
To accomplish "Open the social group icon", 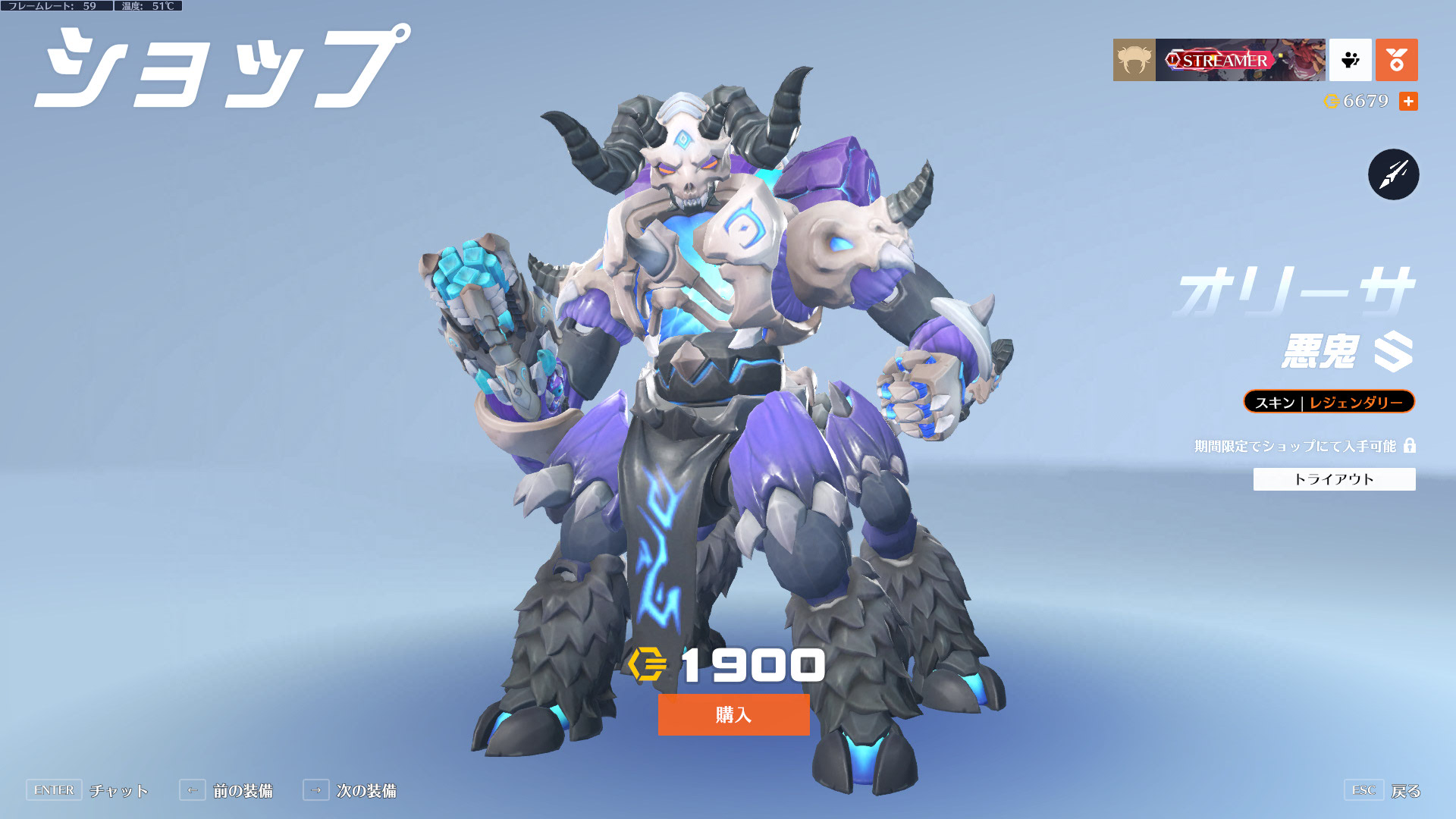I will tap(1350, 60).
